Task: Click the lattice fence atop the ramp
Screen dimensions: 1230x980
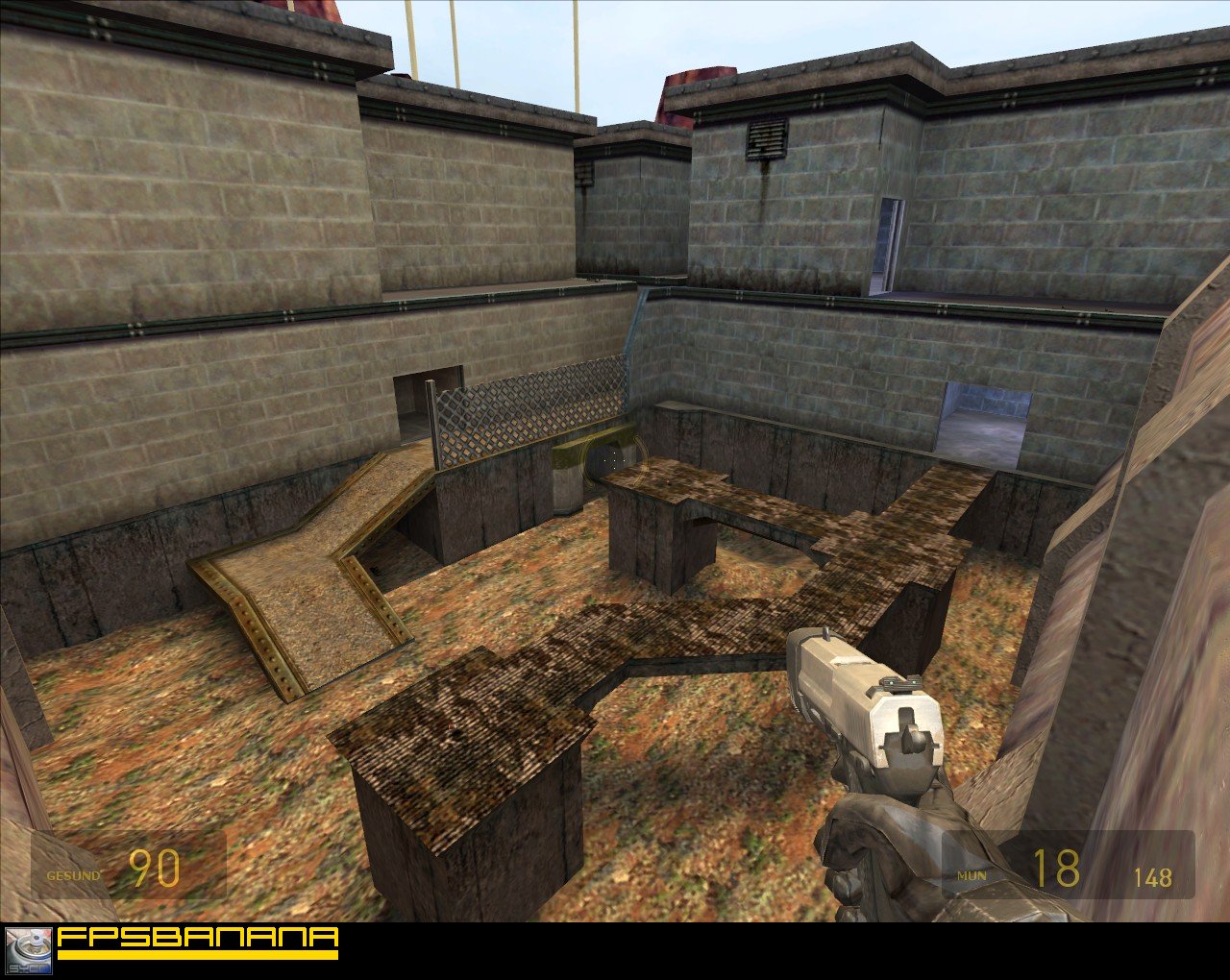Action: point(524,408)
